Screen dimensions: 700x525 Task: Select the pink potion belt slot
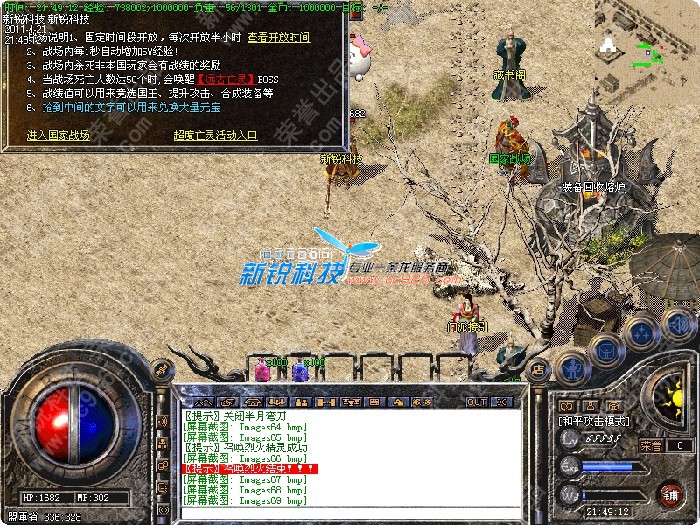click(x=263, y=371)
